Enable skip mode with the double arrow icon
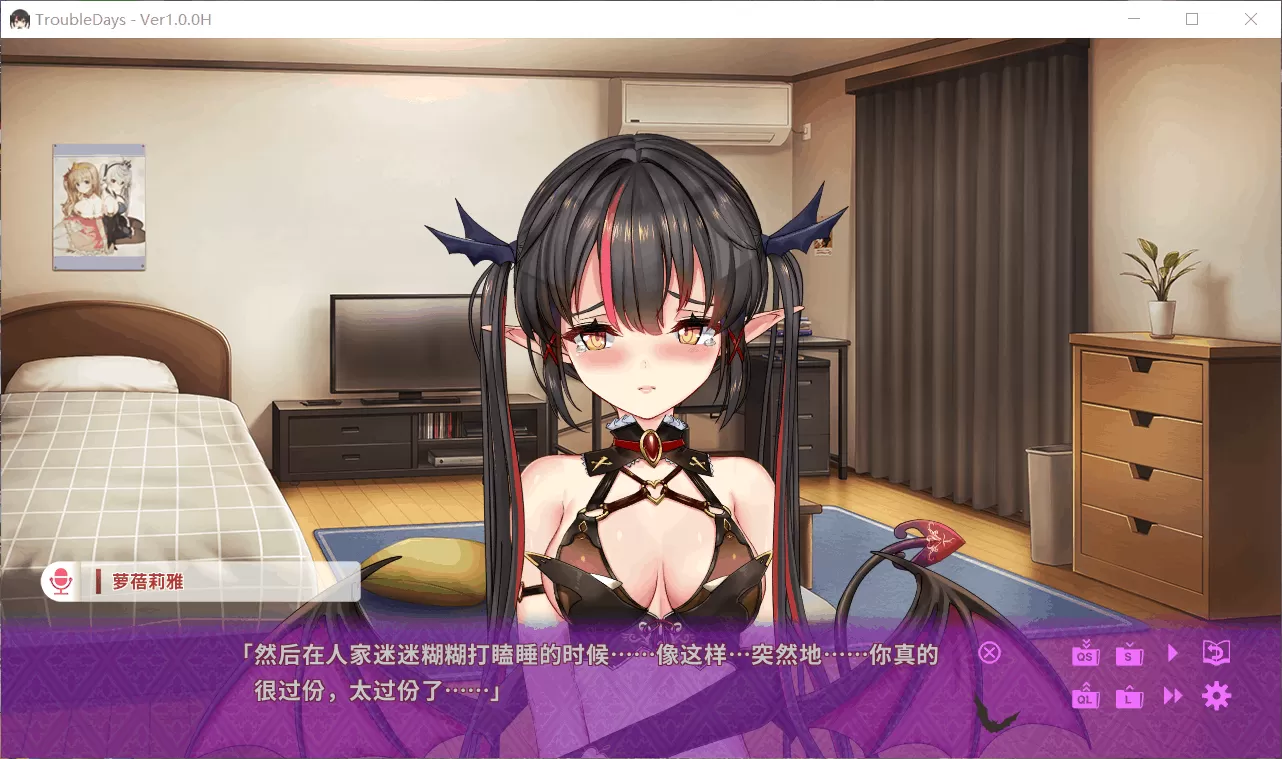Viewport: 1282px width, 759px height. (x=1172, y=697)
